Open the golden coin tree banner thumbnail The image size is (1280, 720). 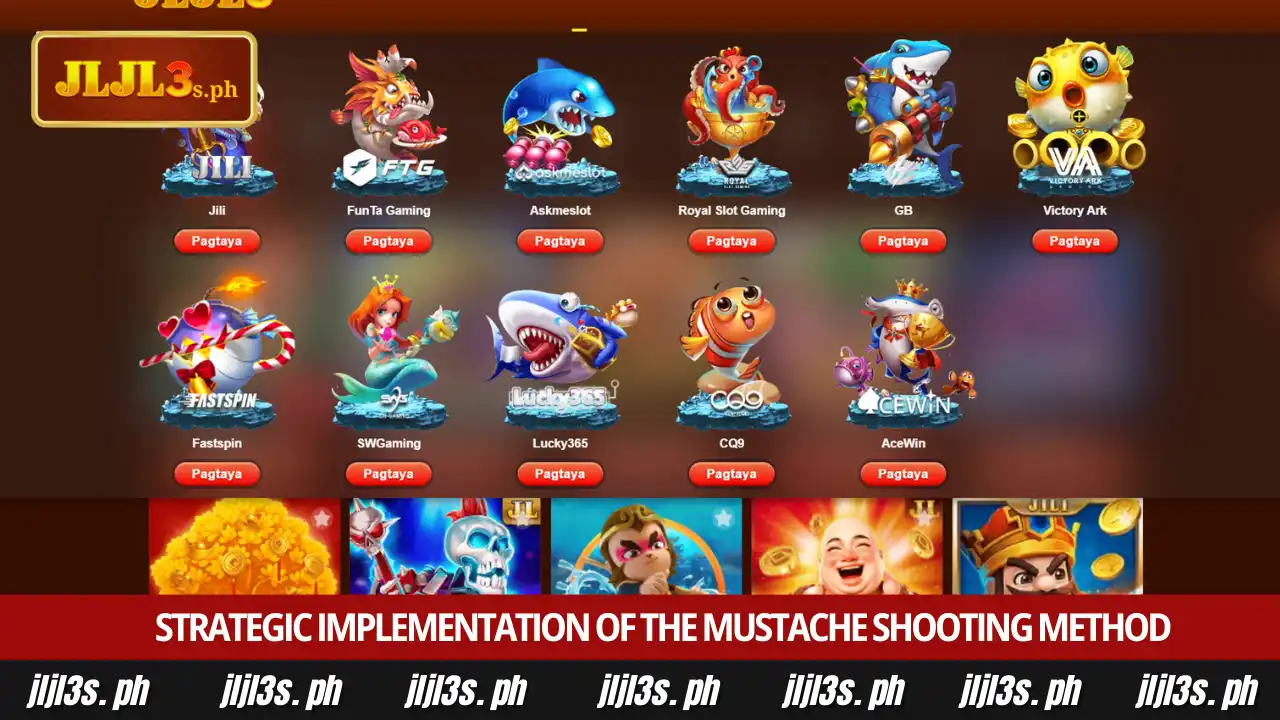(x=243, y=545)
